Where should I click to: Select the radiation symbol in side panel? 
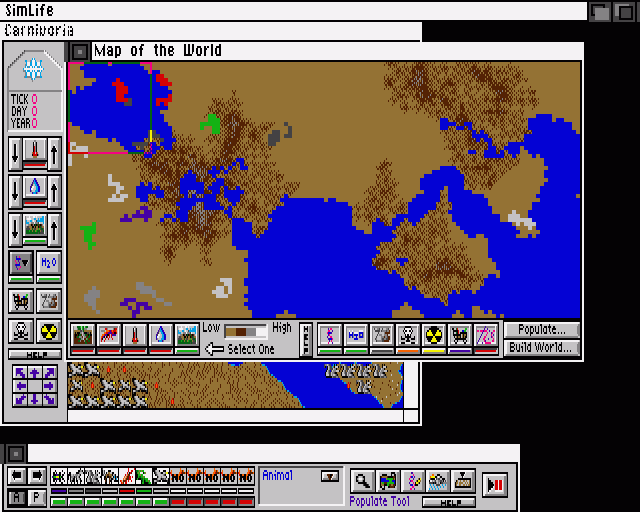point(49,331)
